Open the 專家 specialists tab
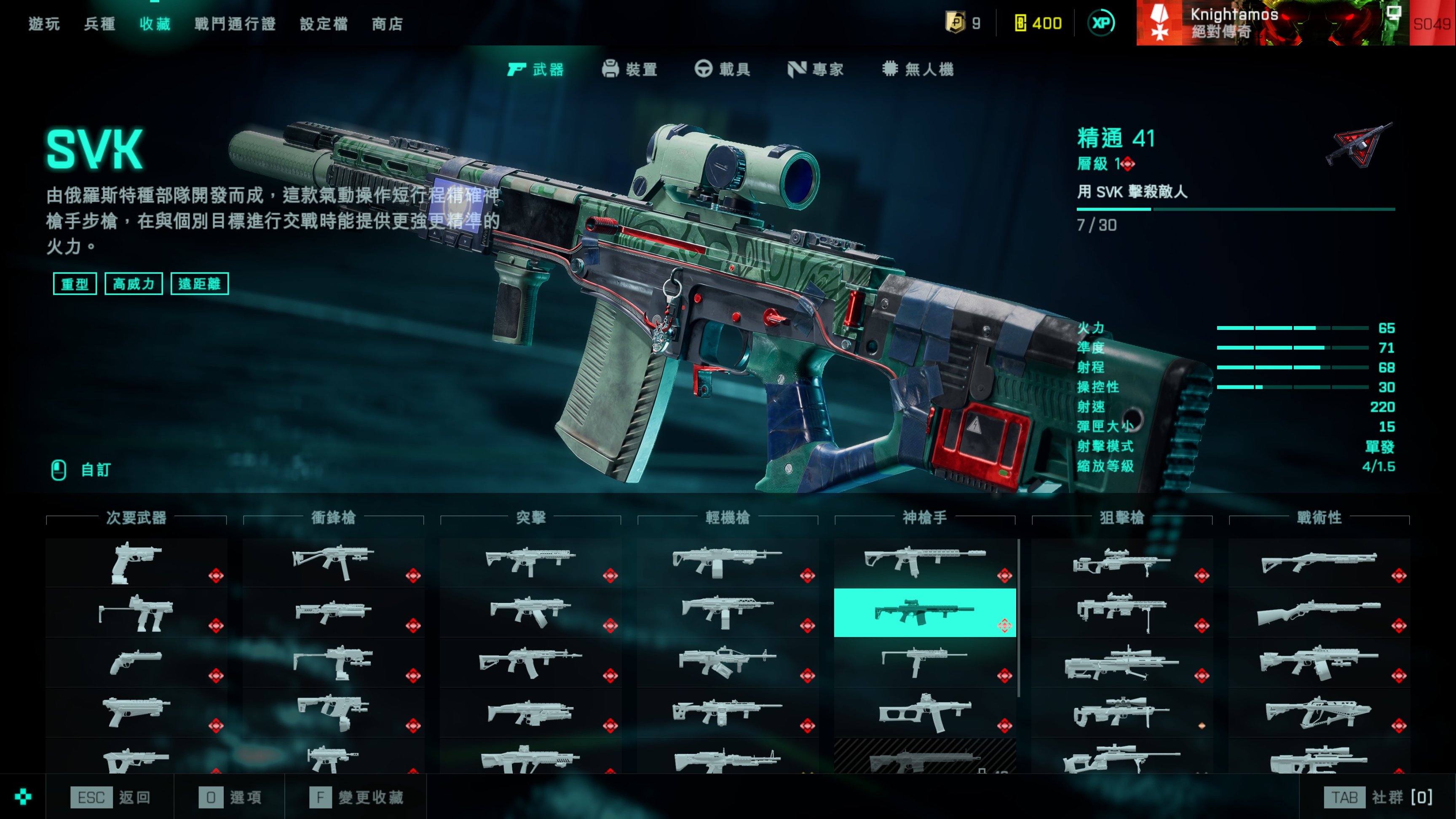This screenshot has height=819, width=1456. [816, 70]
